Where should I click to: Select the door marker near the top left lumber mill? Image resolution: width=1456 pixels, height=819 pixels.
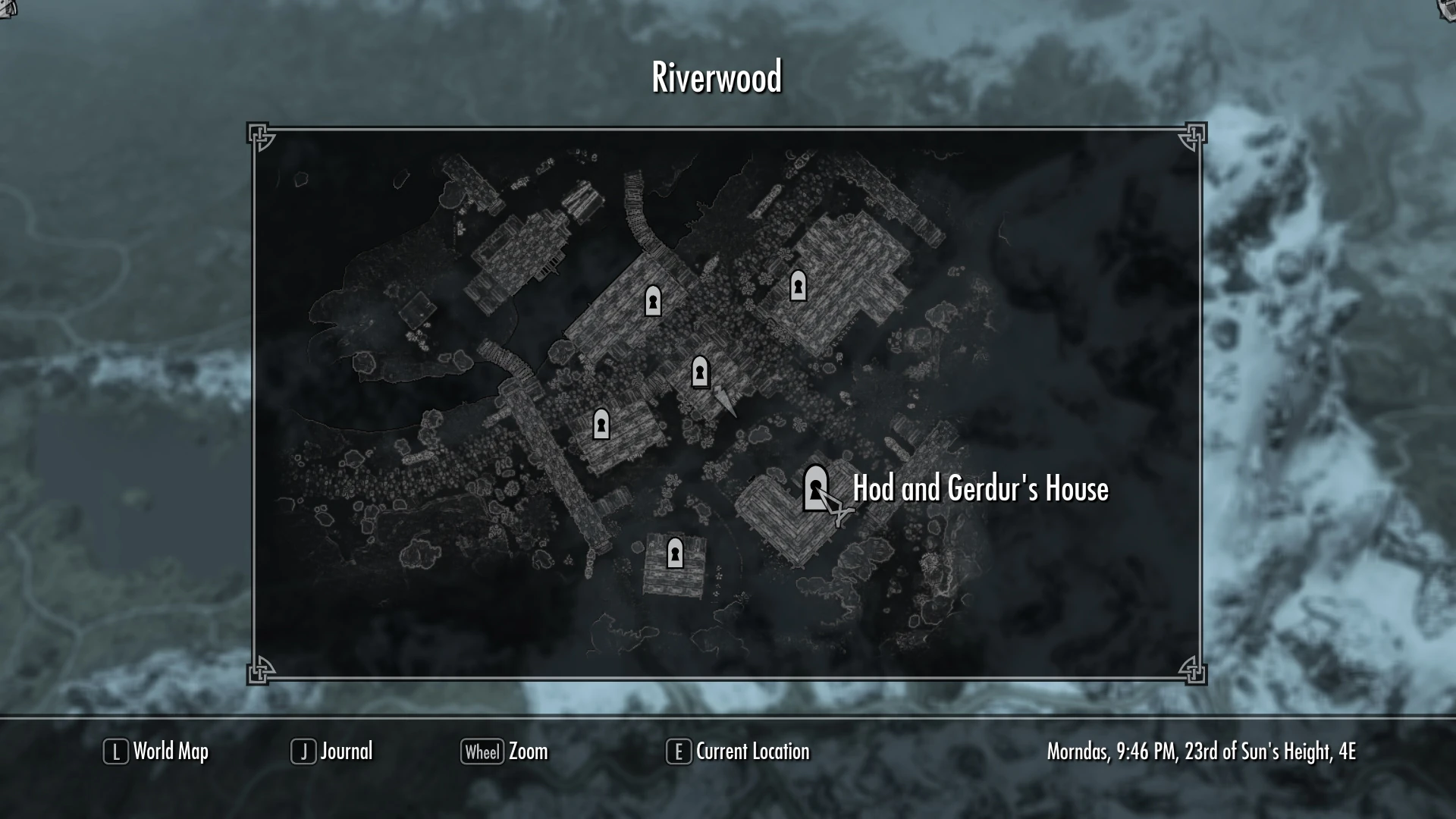tap(652, 303)
